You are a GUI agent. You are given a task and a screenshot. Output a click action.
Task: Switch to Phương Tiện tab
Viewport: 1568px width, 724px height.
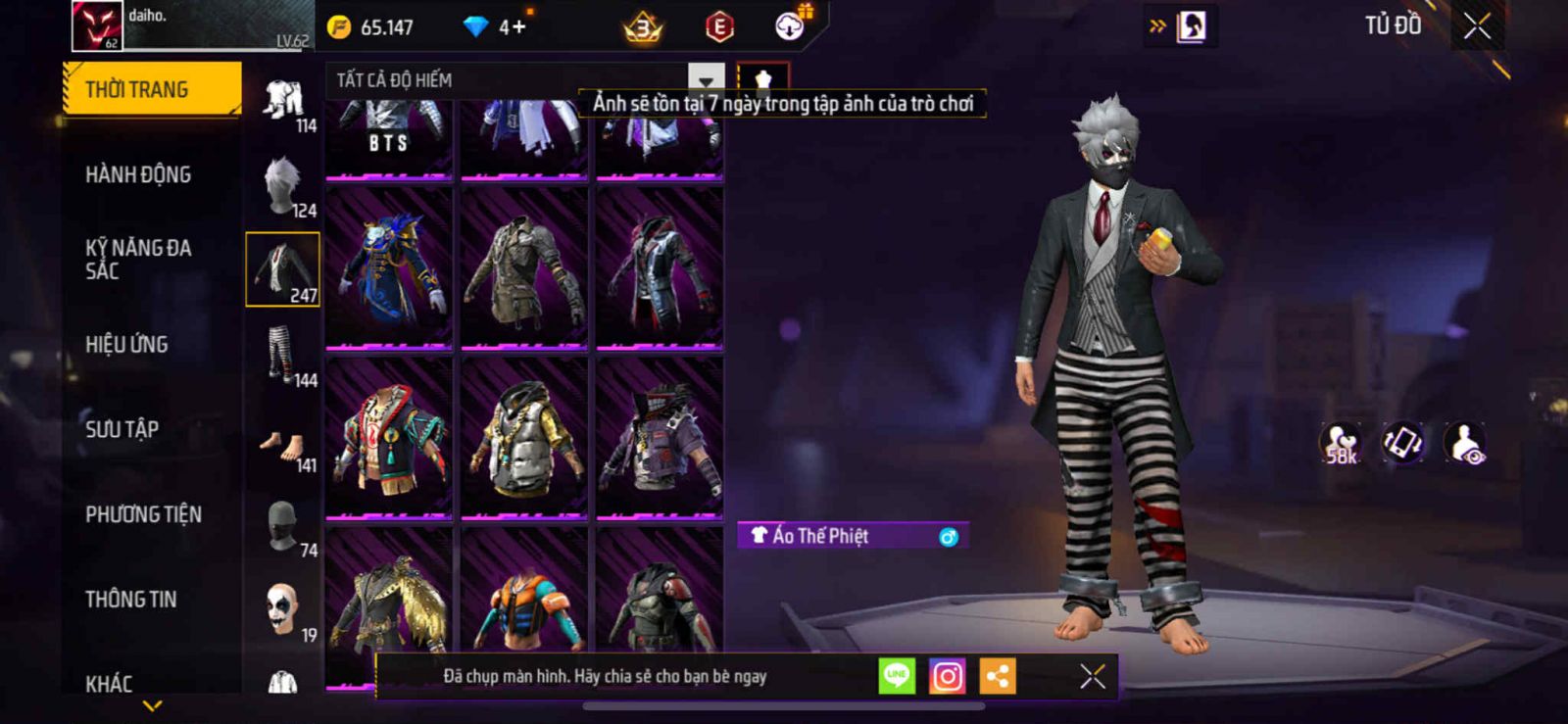(143, 514)
